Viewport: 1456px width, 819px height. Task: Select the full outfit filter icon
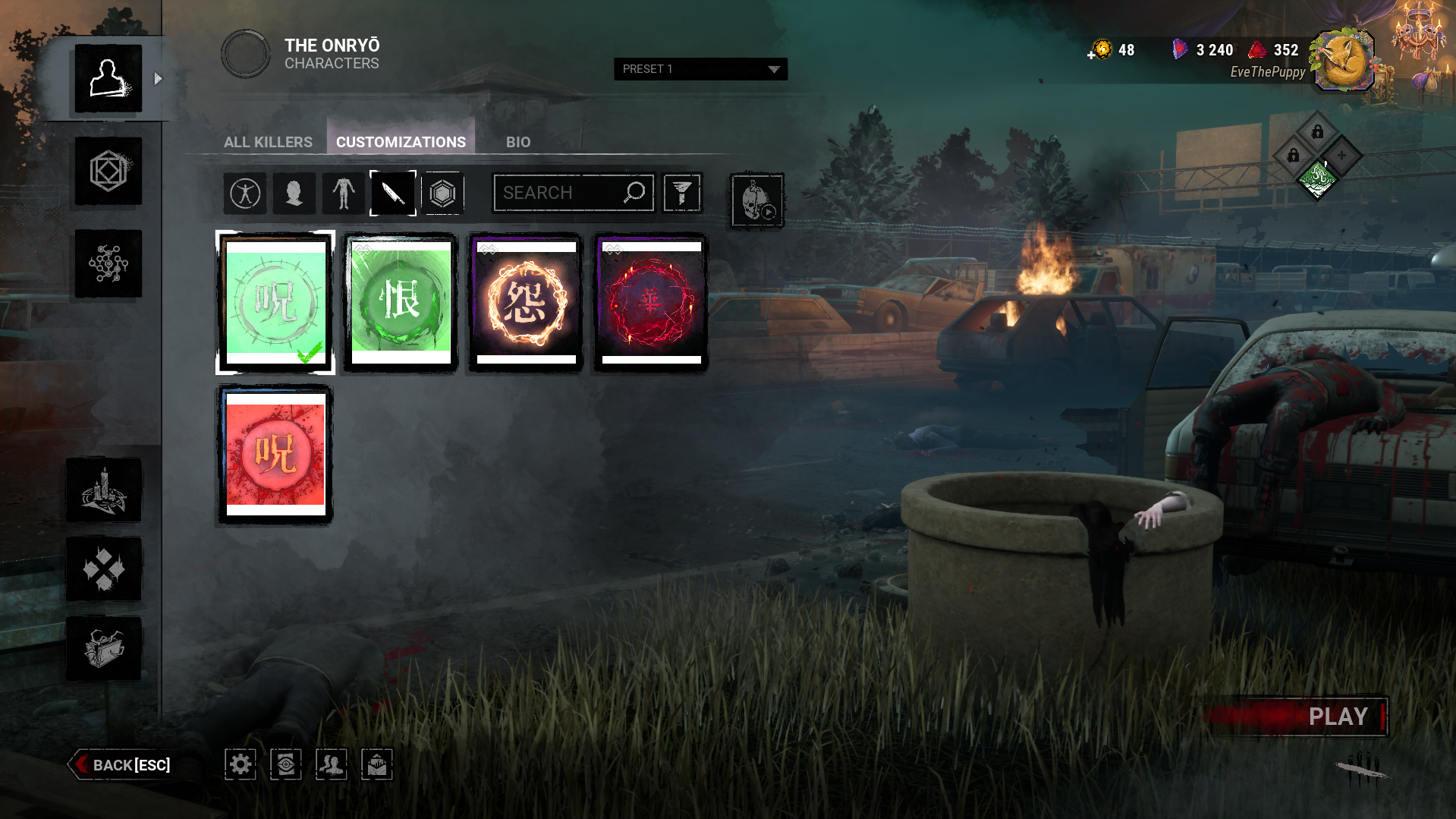[x=244, y=194]
